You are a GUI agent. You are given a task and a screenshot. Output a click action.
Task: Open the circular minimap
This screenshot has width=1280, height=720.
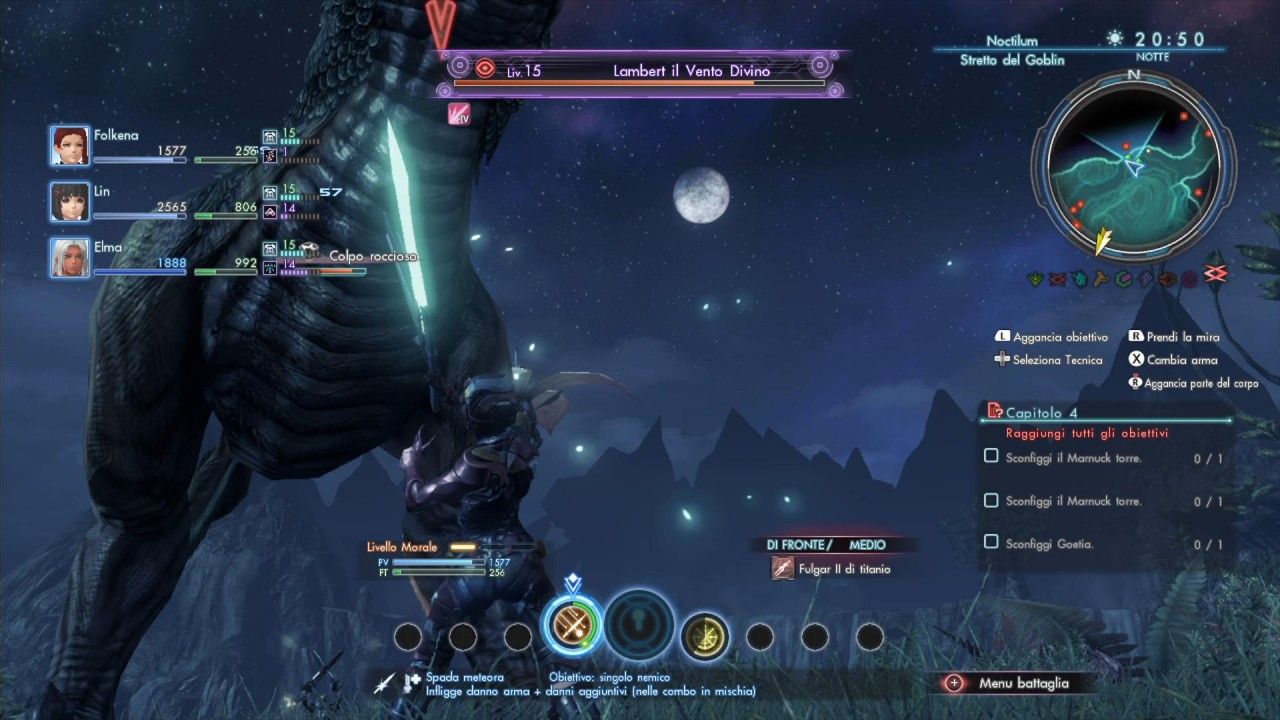pyautogui.click(x=1133, y=163)
